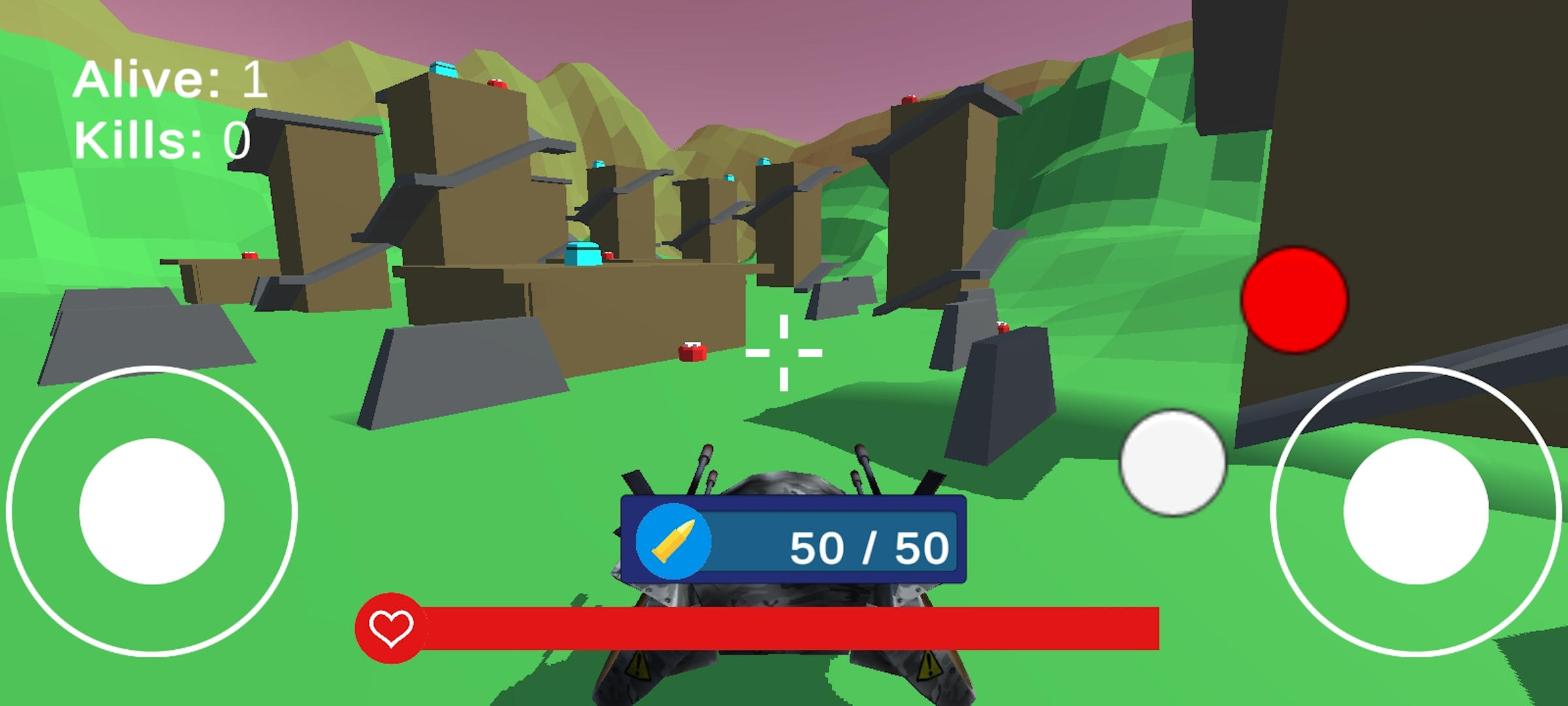
Task: Click the crosshair at screen center
Action: [x=784, y=353]
